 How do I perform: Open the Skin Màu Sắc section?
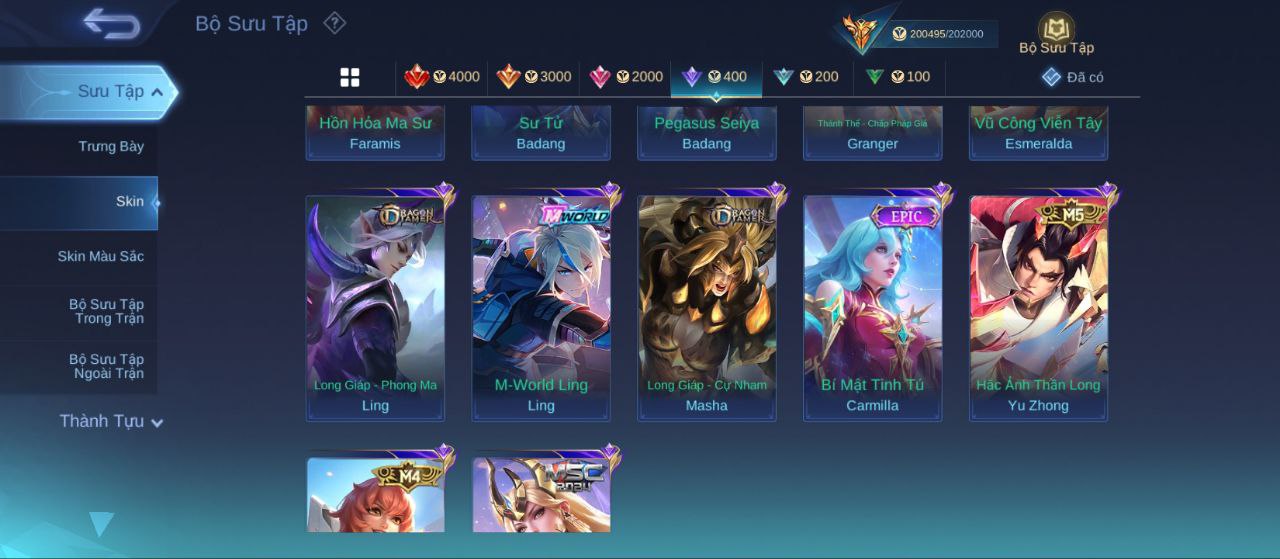(100, 257)
